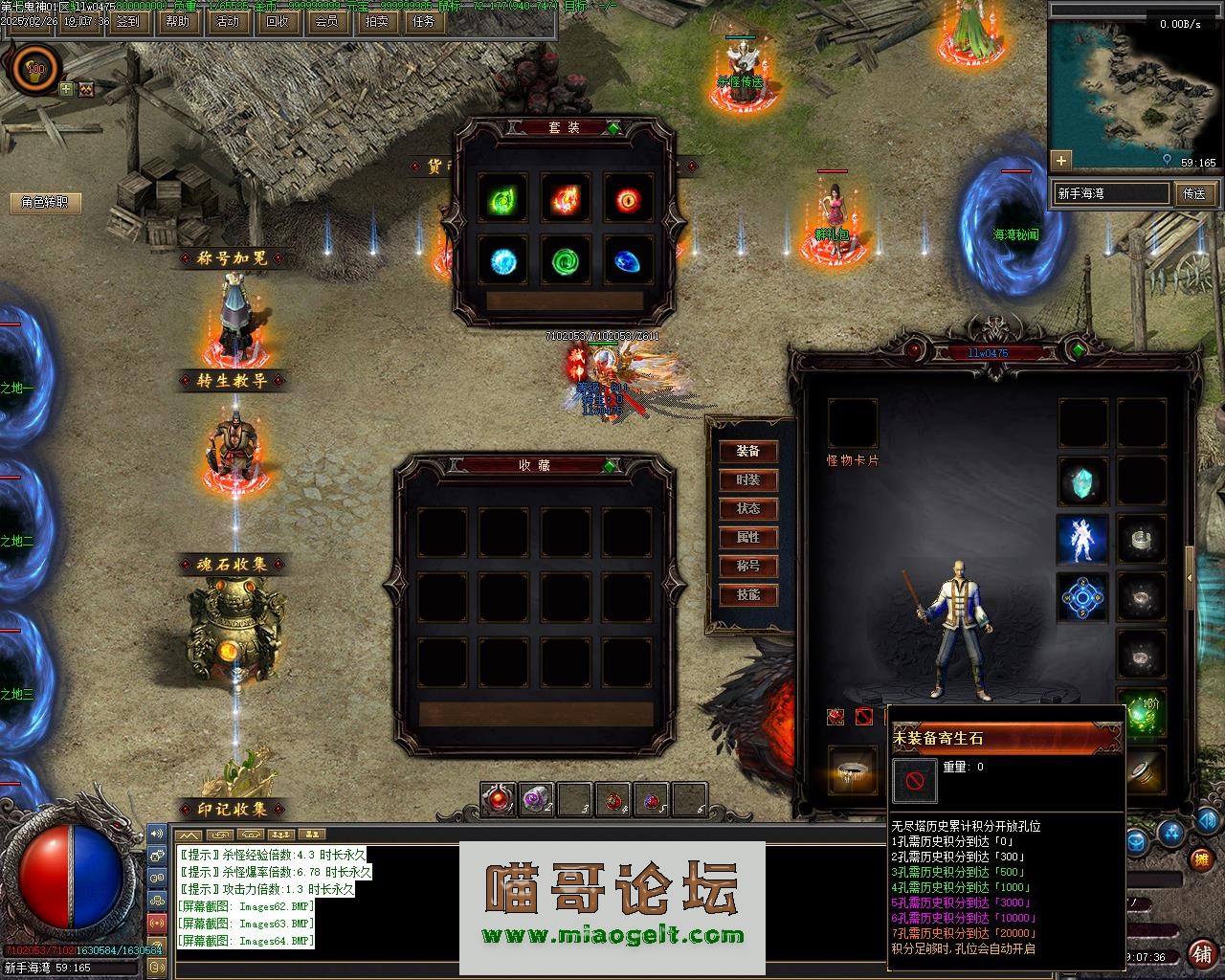Select the green swirl set icon
Viewport: 1225px width, 980px height.
pyautogui.click(x=566, y=260)
